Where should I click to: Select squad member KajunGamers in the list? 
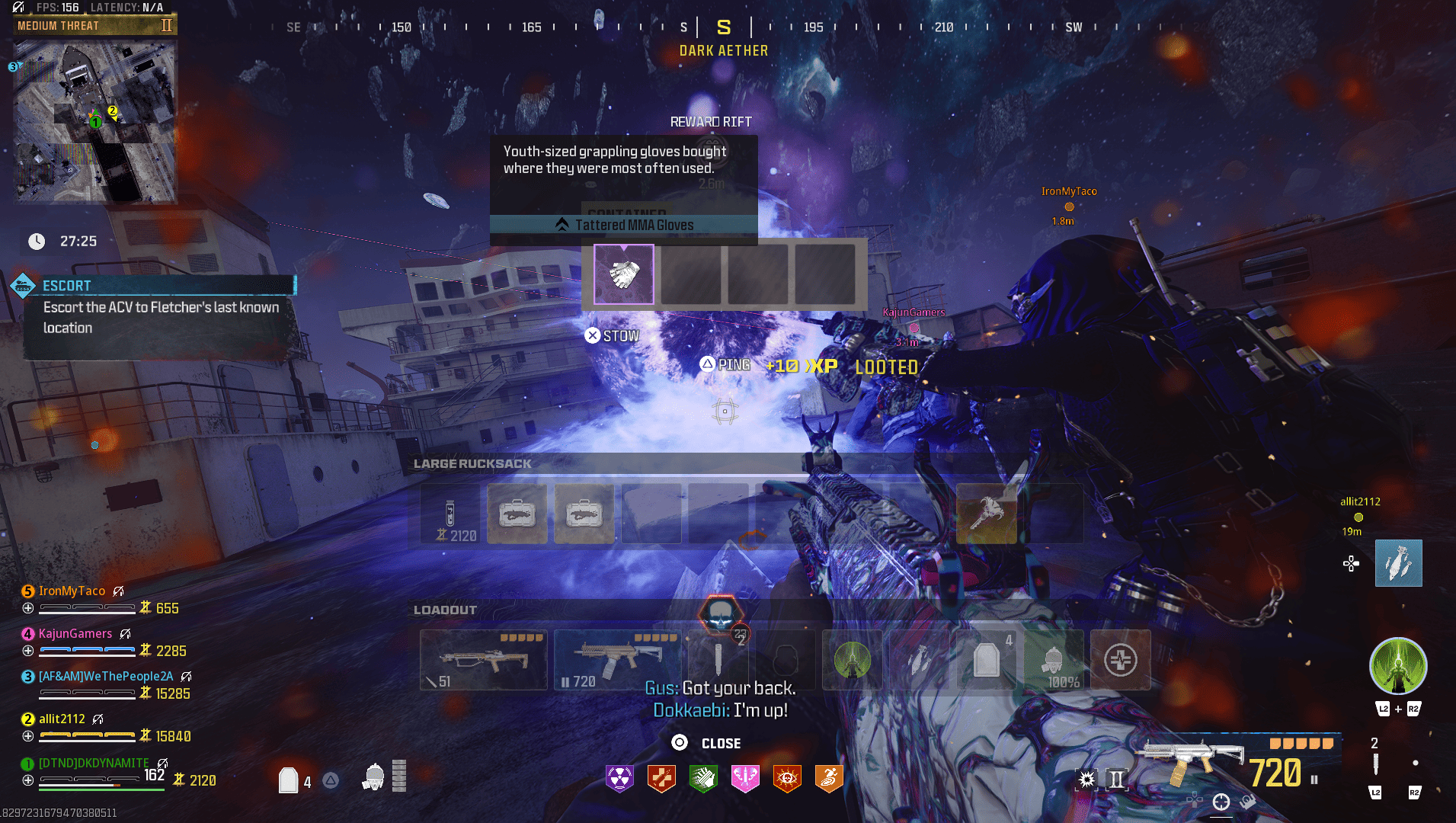[x=75, y=634]
